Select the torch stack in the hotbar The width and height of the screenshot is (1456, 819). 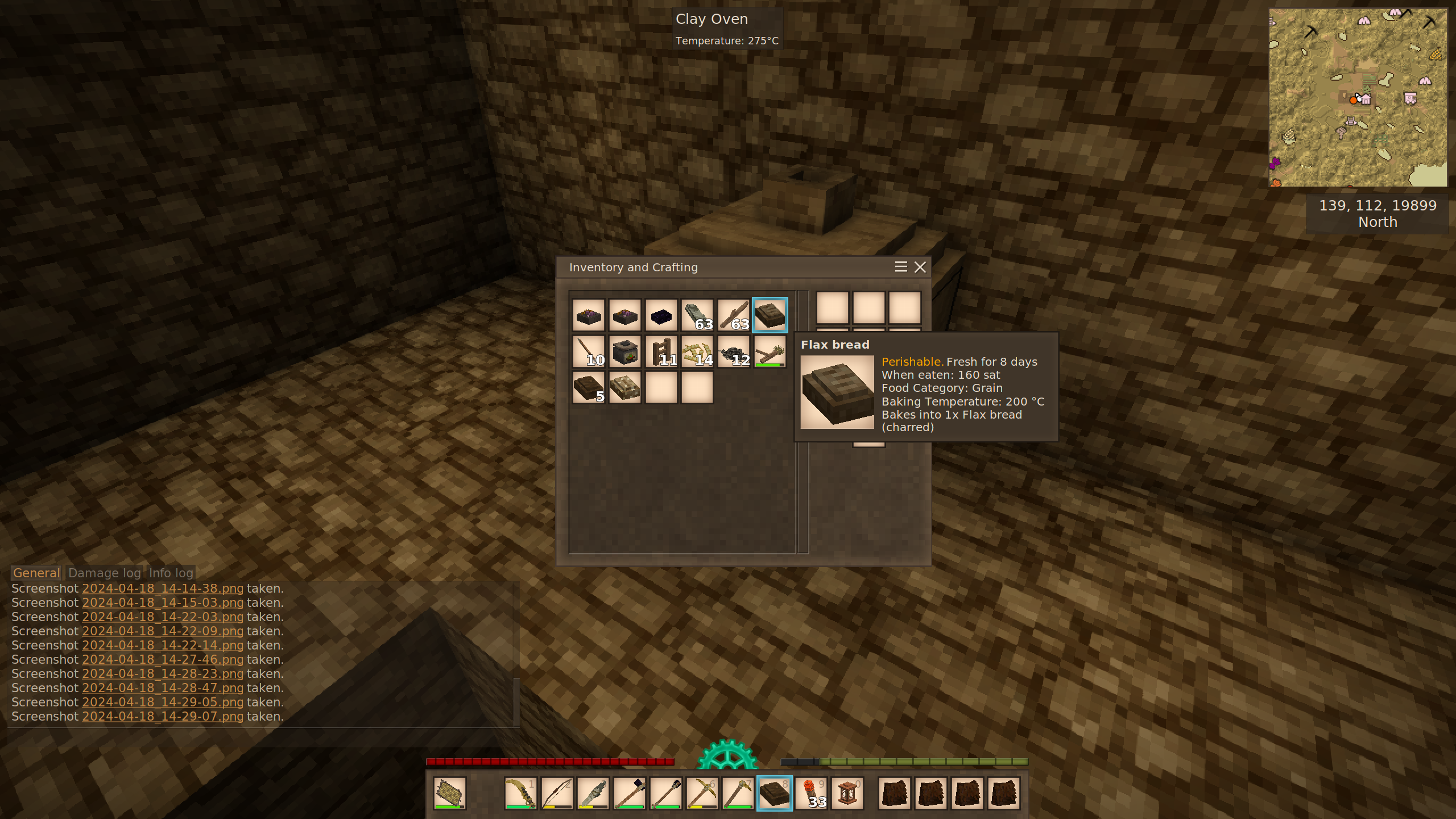pyautogui.click(x=811, y=793)
